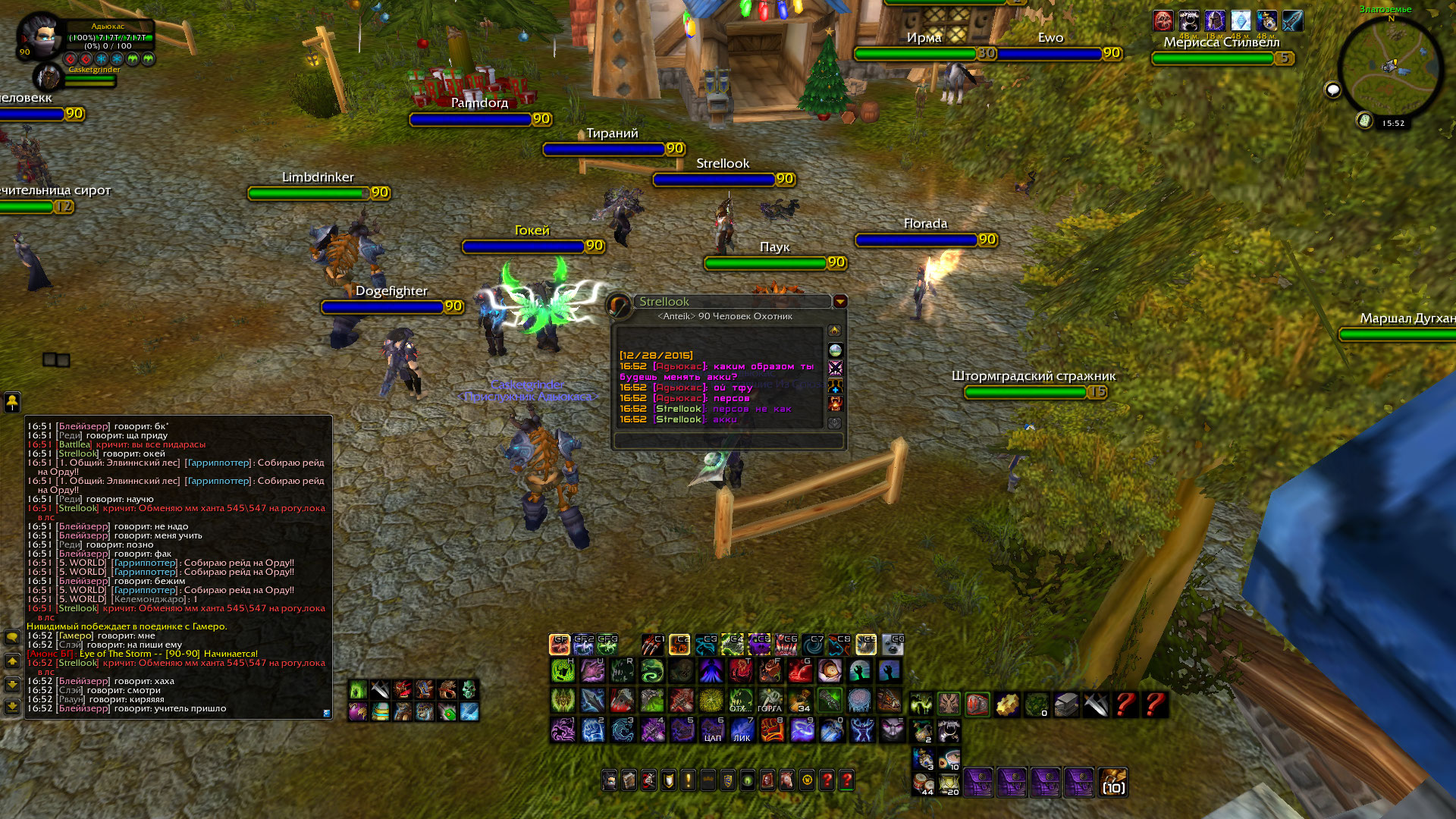Click the gold gear profession icon
1456x819 pixels.
point(1007,704)
